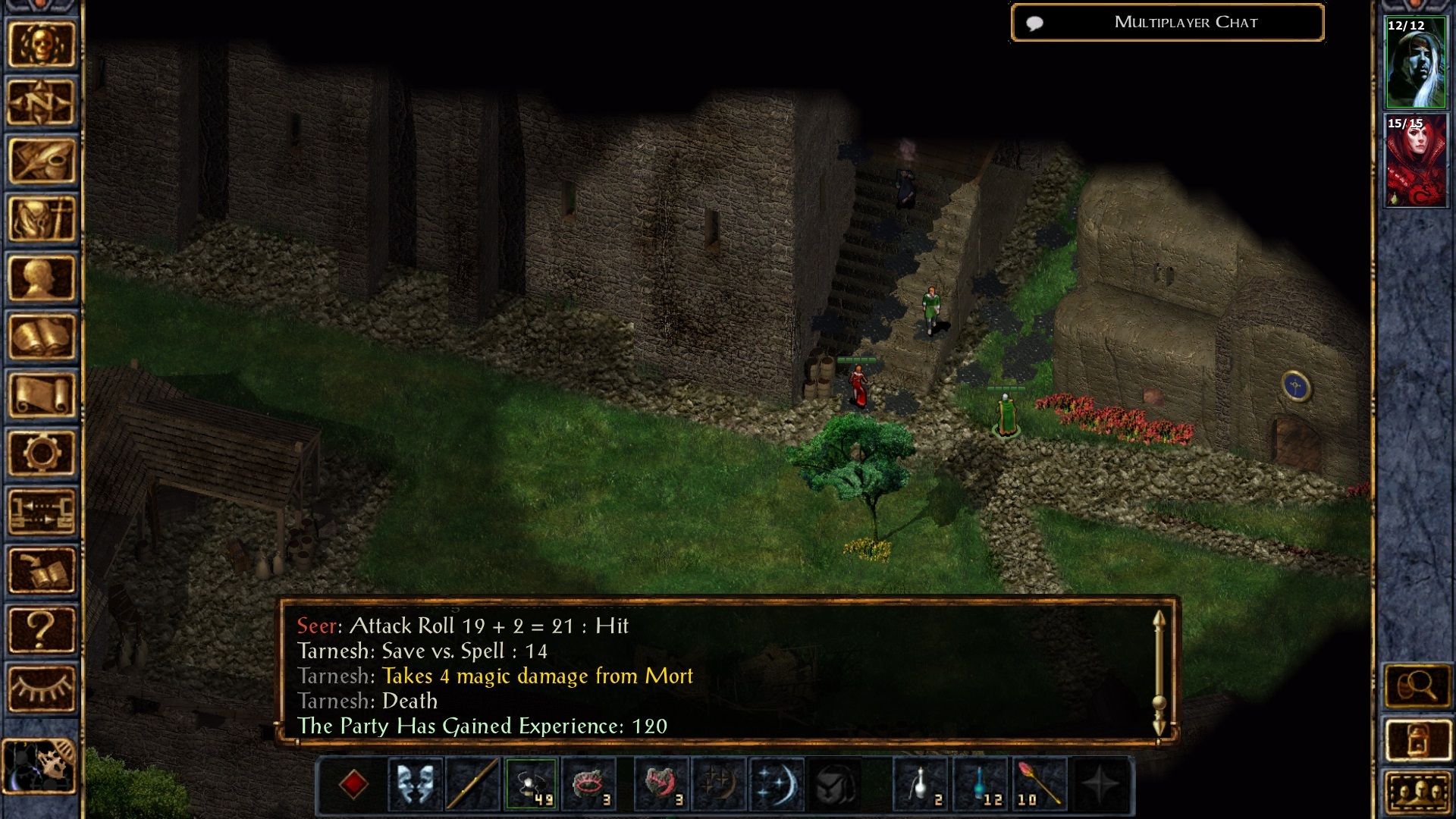Use the white potion flask with 2
1456x819 pixels.
[921, 784]
